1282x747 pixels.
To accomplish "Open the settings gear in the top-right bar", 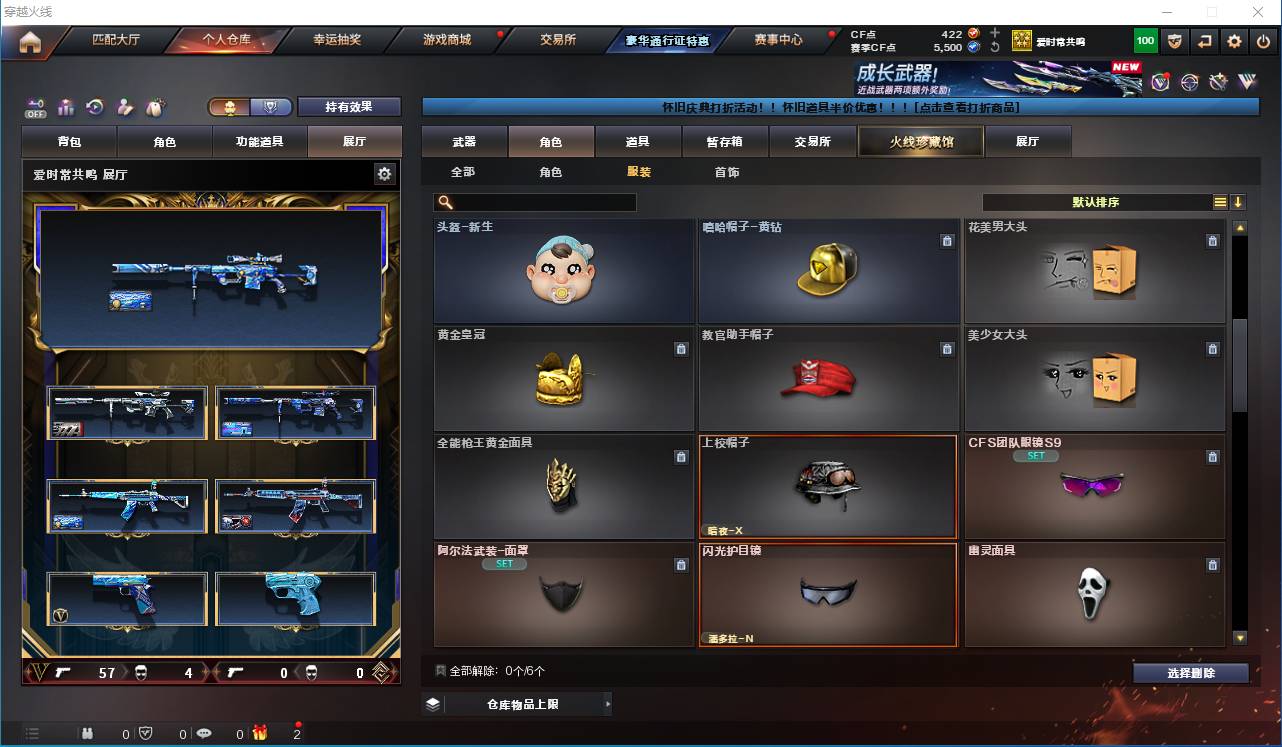I will click(x=1233, y=41).
